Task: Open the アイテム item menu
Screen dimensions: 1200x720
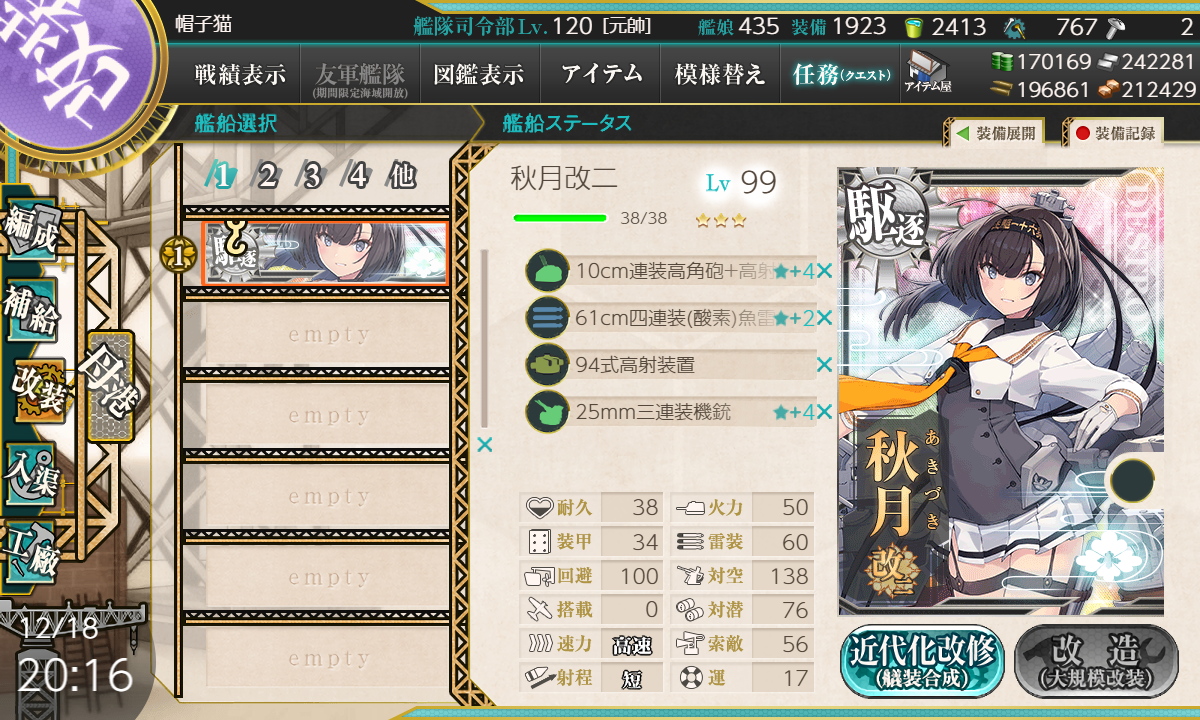Action: pos(601,74)
